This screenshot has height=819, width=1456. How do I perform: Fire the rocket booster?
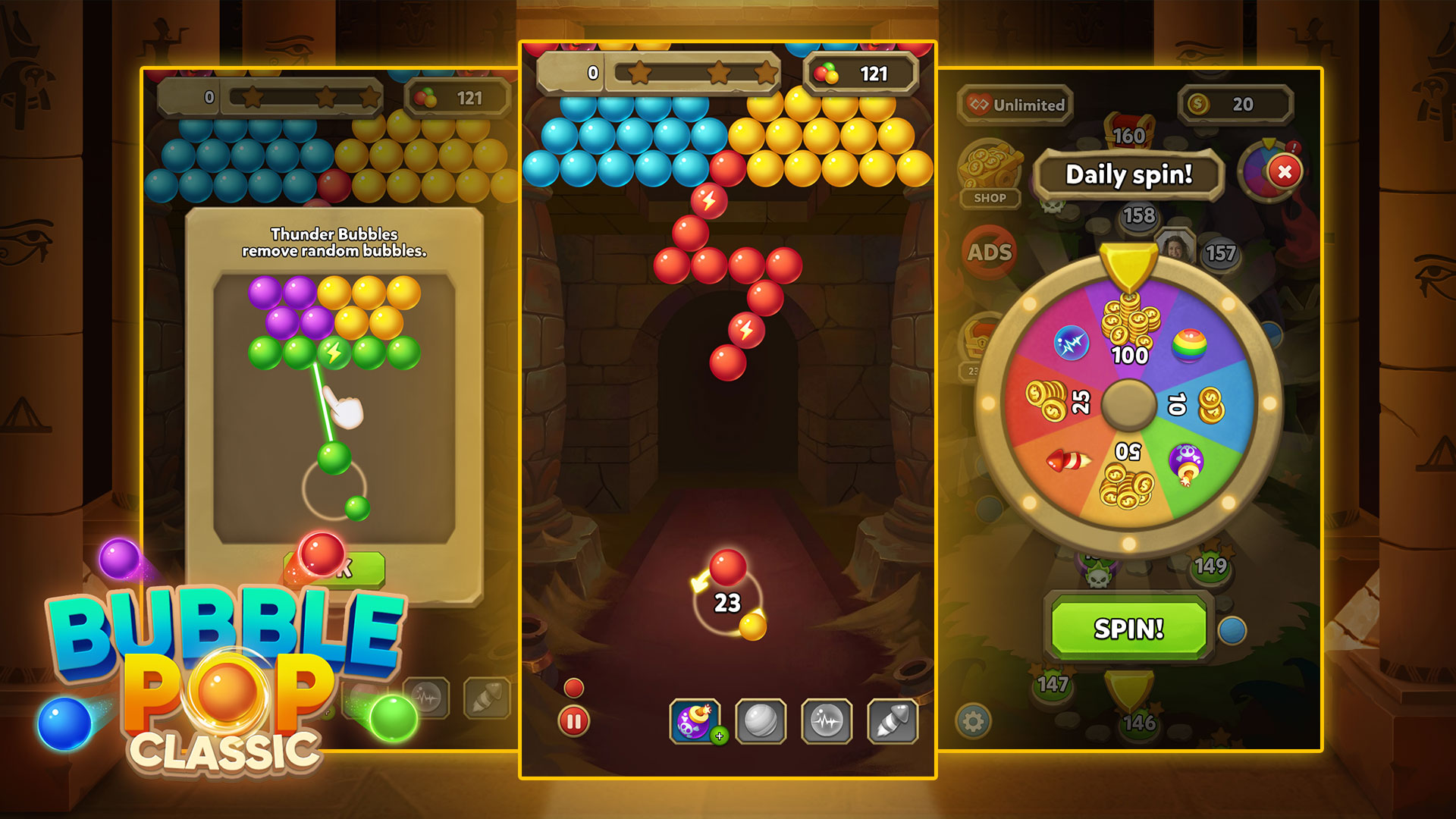[894, 720]
